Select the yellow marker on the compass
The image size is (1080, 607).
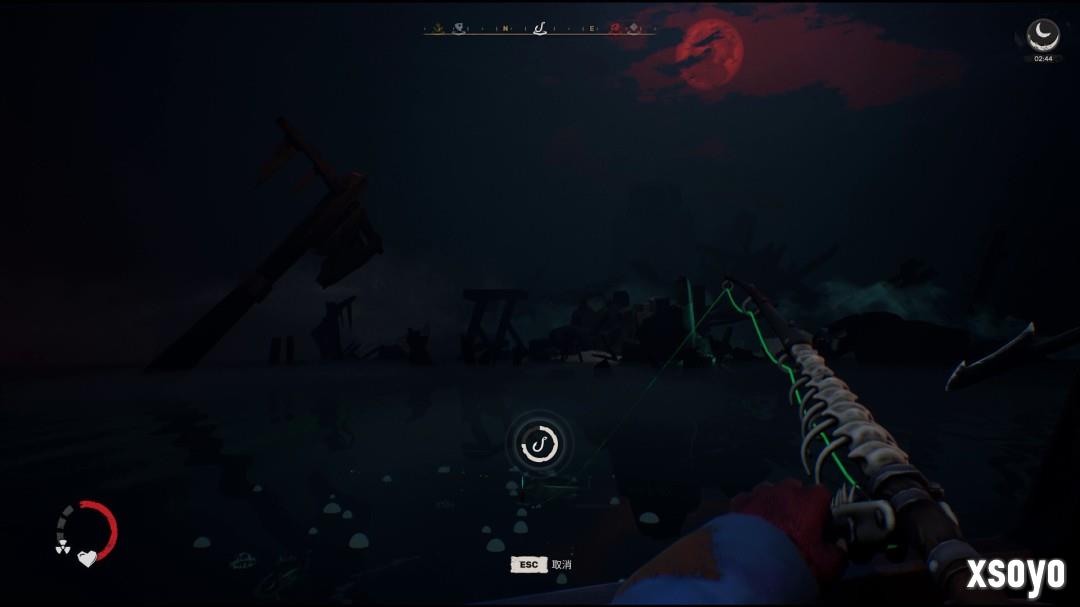(437, 29)
